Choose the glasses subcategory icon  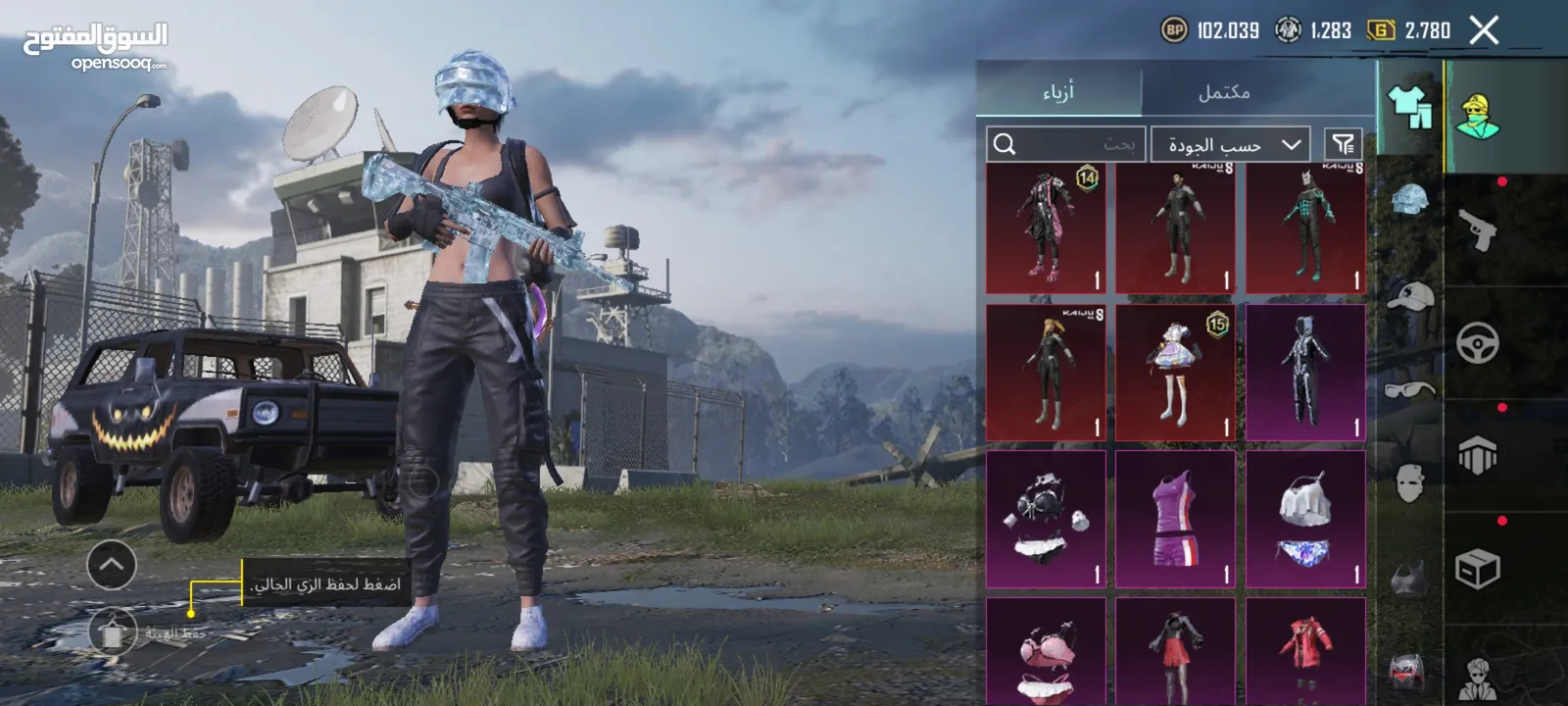click(x=1410, y=390)
